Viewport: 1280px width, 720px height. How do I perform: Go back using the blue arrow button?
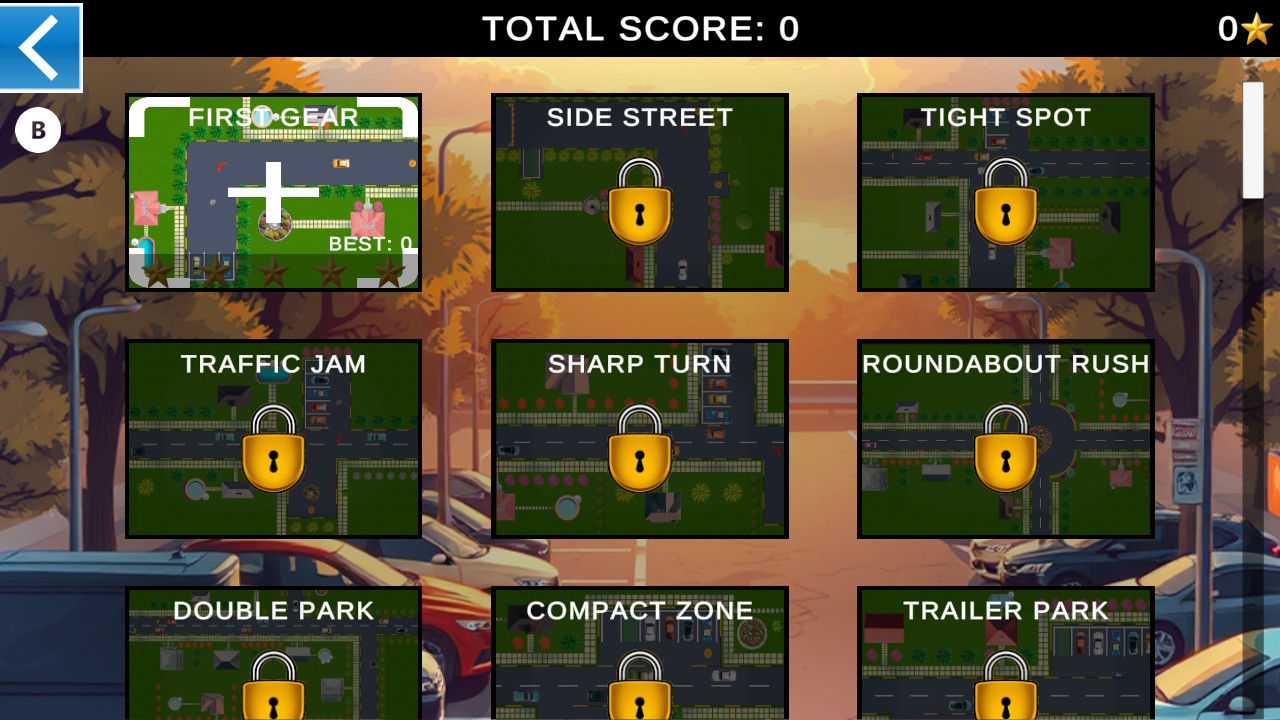(41, 47)
